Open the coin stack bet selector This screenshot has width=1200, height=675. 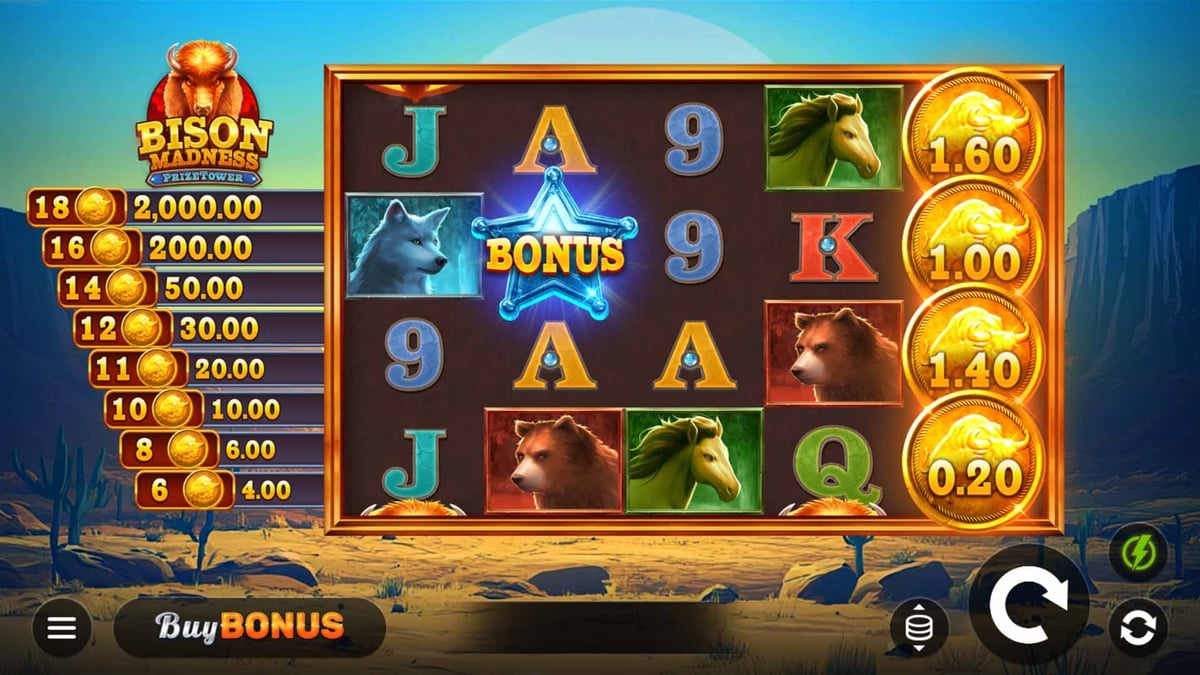pyautogui.click(x=919, y=628)
